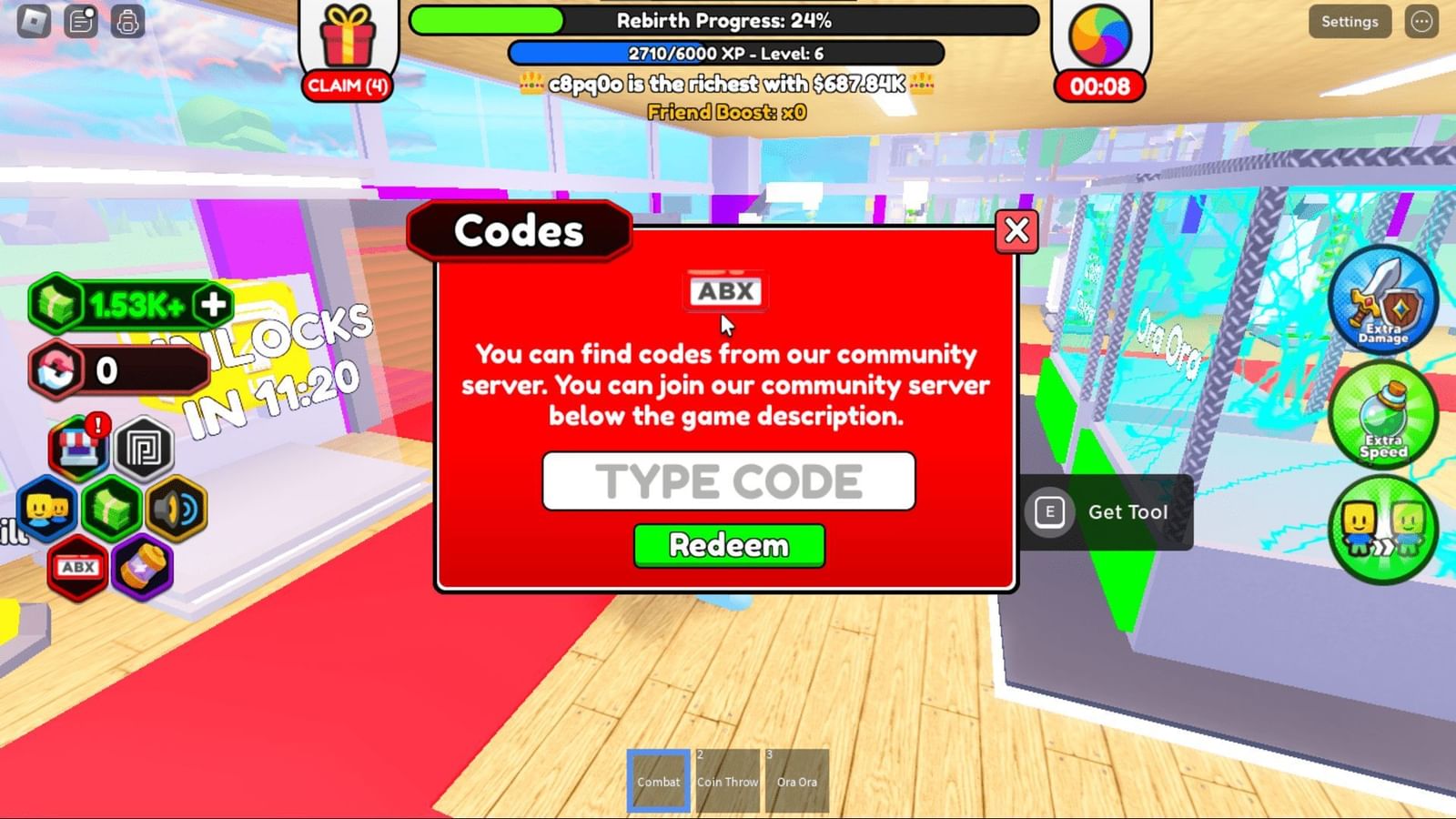Select the potion battery hexagon icon
1456x819 pixels.
coord(144,568)
